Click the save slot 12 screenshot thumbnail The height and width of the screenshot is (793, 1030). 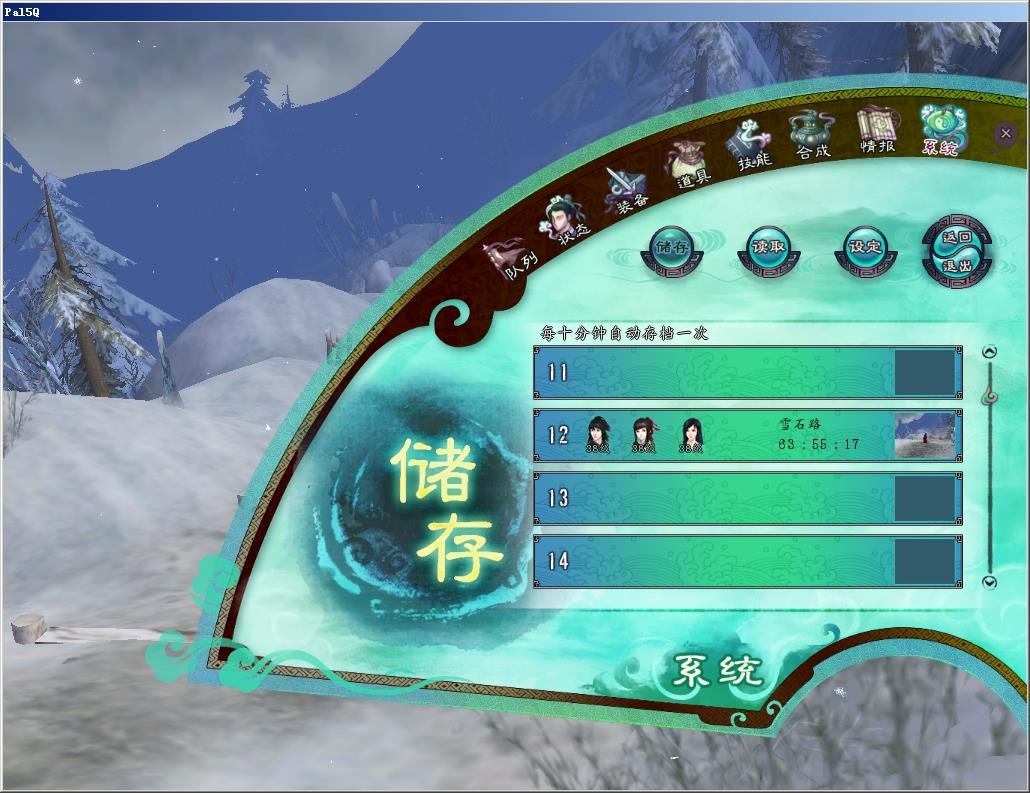[x=924, y=436]
